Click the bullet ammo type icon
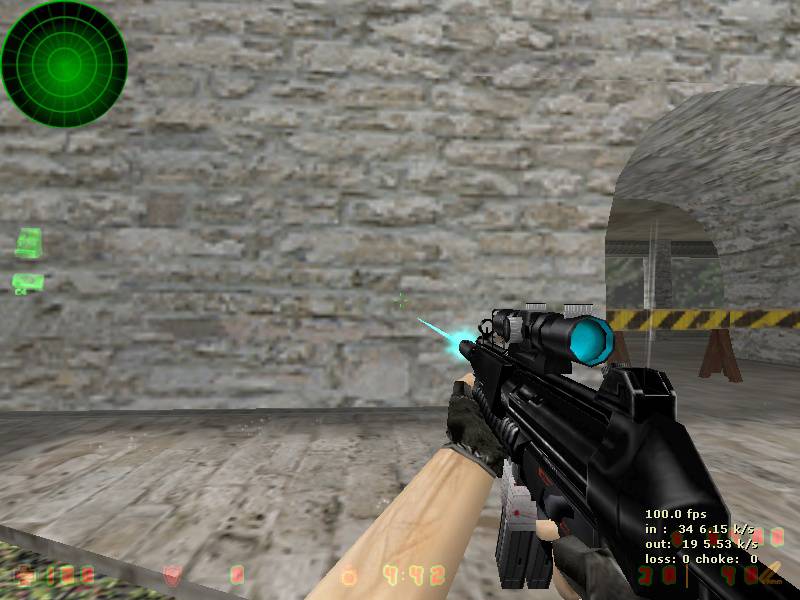Image resolution: width=800 pixels, height=600 pixels. [x=769, y=573]
